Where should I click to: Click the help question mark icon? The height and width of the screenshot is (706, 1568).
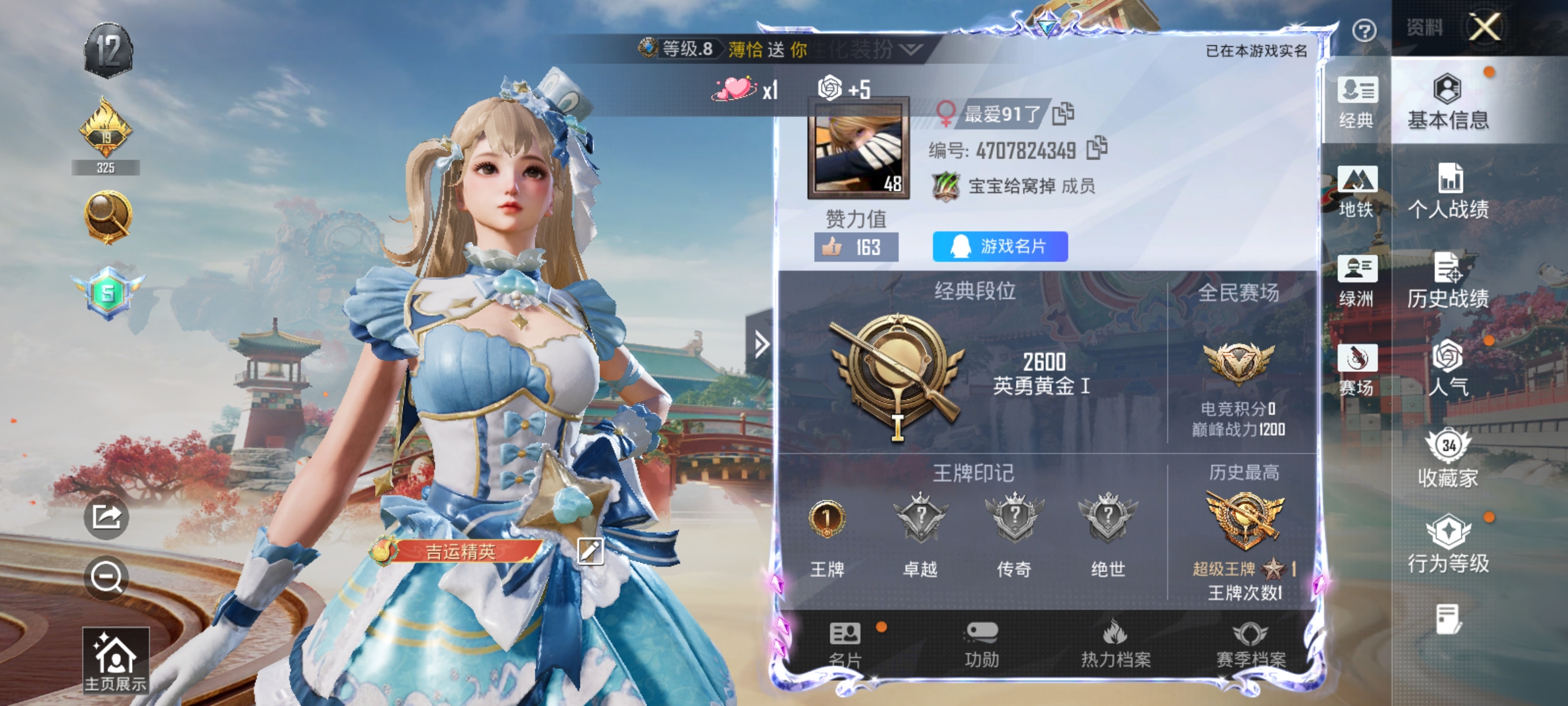(1365, 29)
